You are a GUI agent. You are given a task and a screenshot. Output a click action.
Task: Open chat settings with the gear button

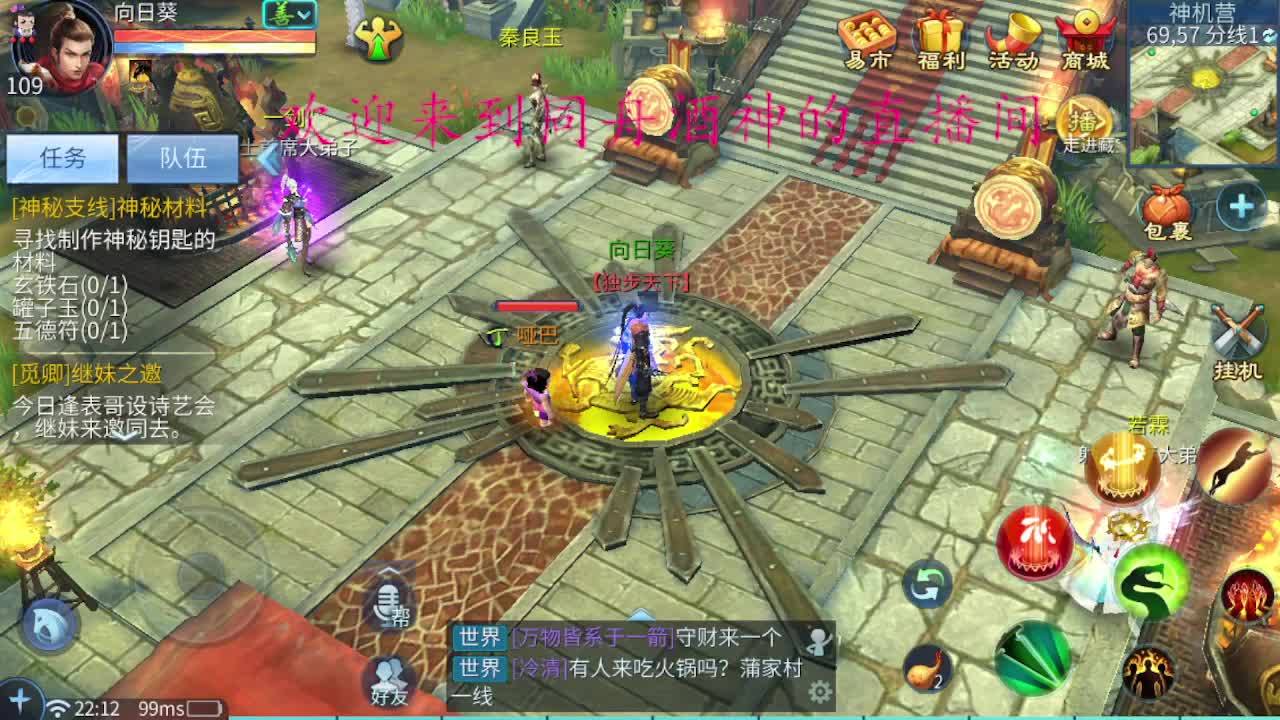coord(822,690)
